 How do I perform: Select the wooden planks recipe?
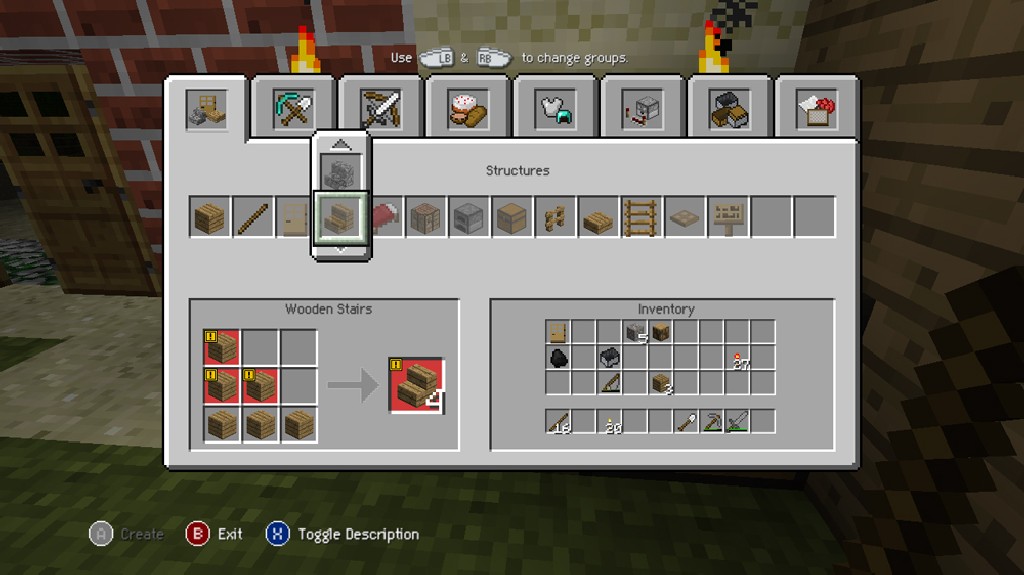(x=210, y=217)
